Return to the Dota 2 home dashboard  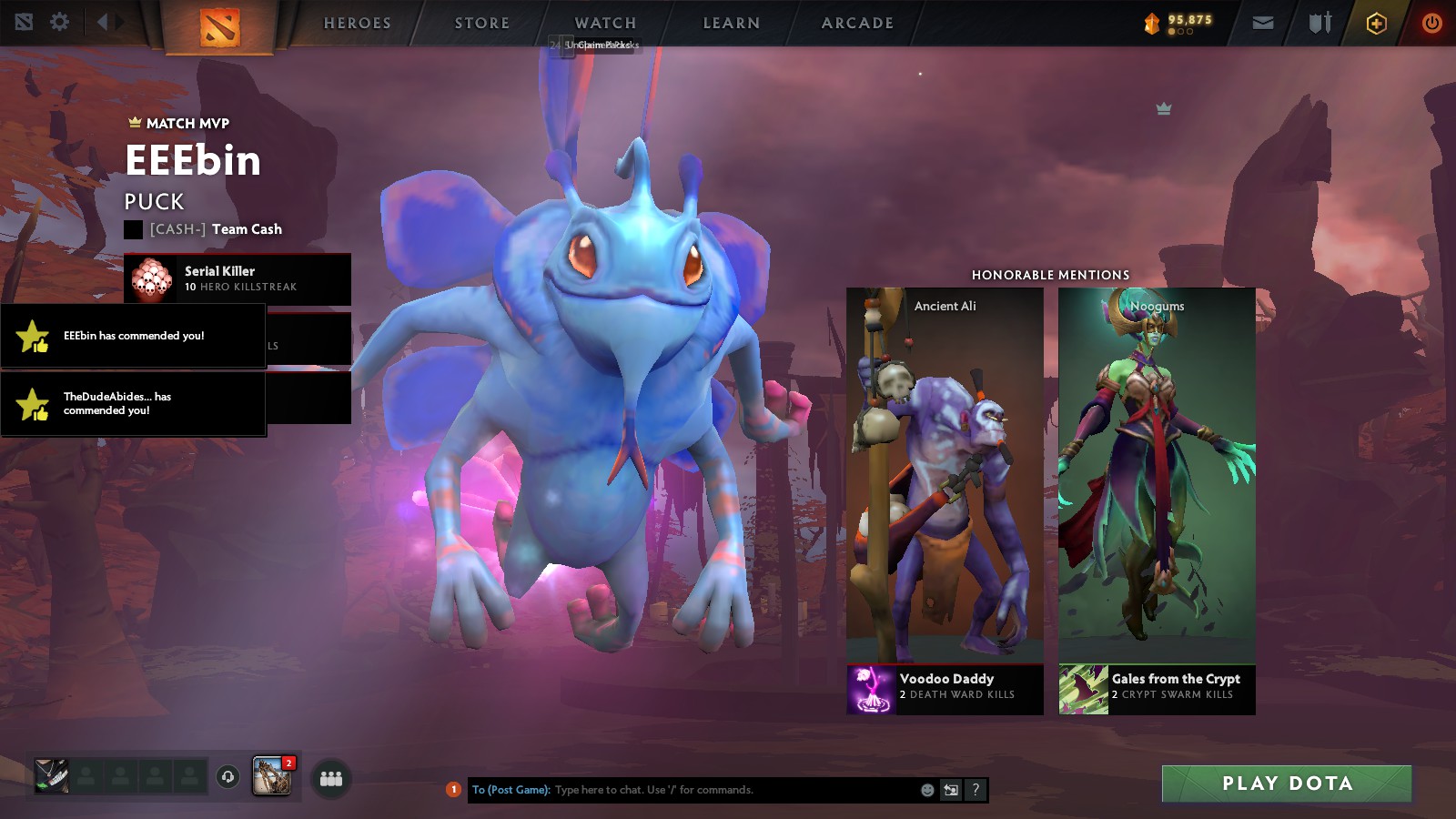(219, 25)
